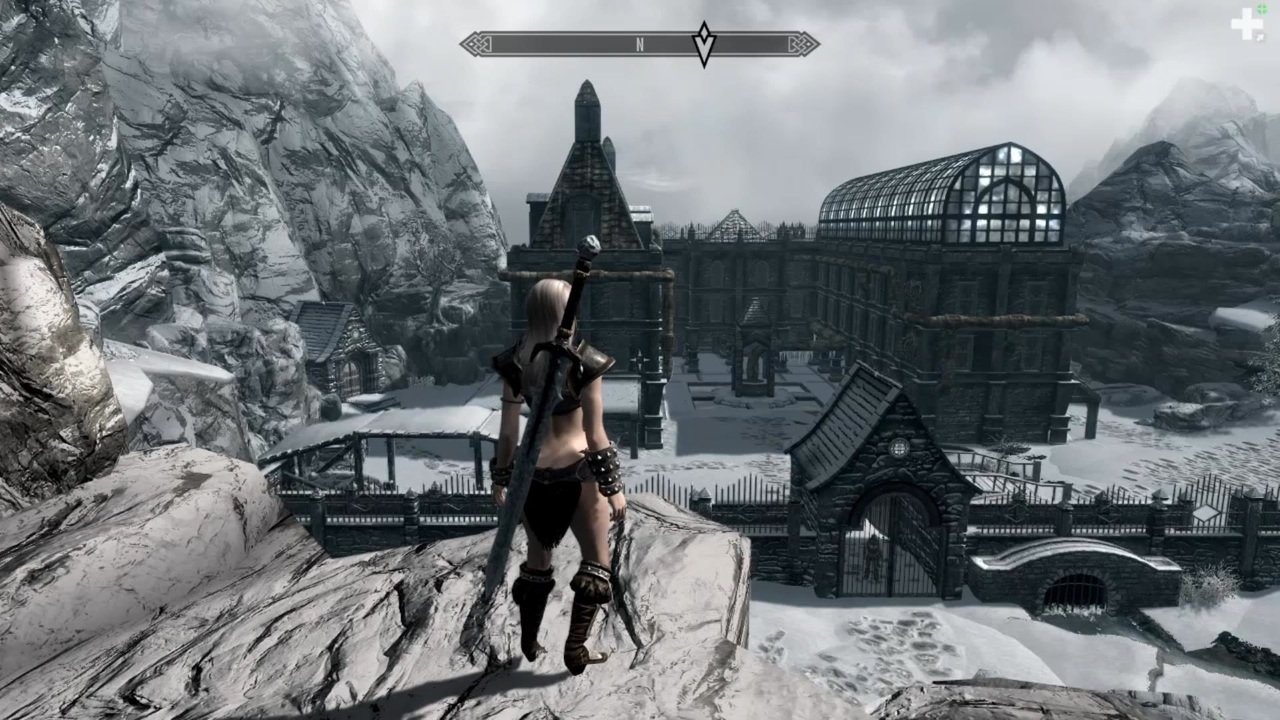Click the guard standing at the gate

[x=872, y=557]
